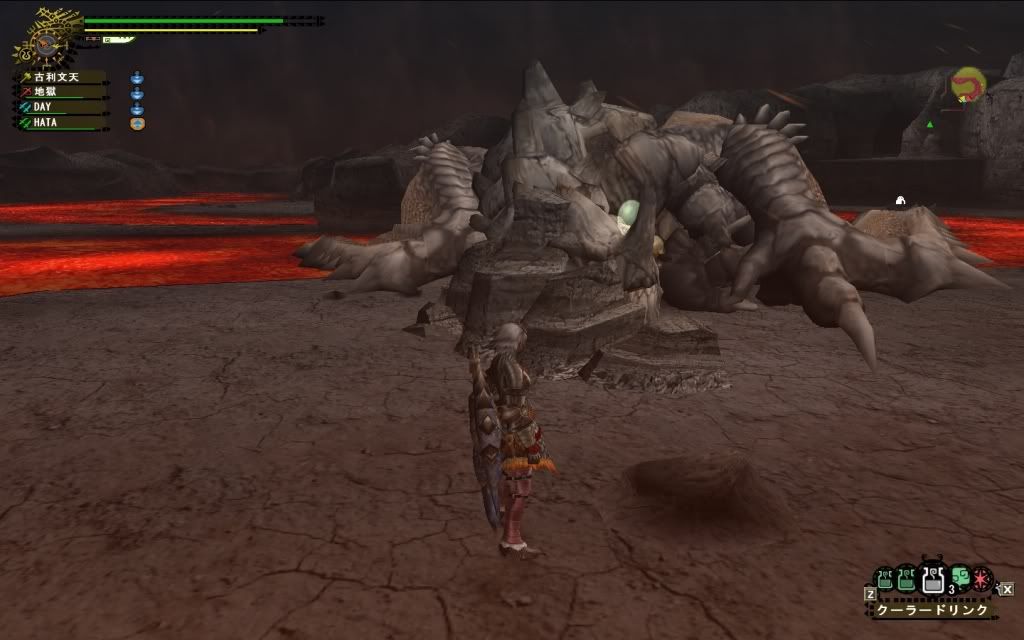Choose the red starburst item icon
The width and height of the screenshot is (1024, 640).
[982, 577]
